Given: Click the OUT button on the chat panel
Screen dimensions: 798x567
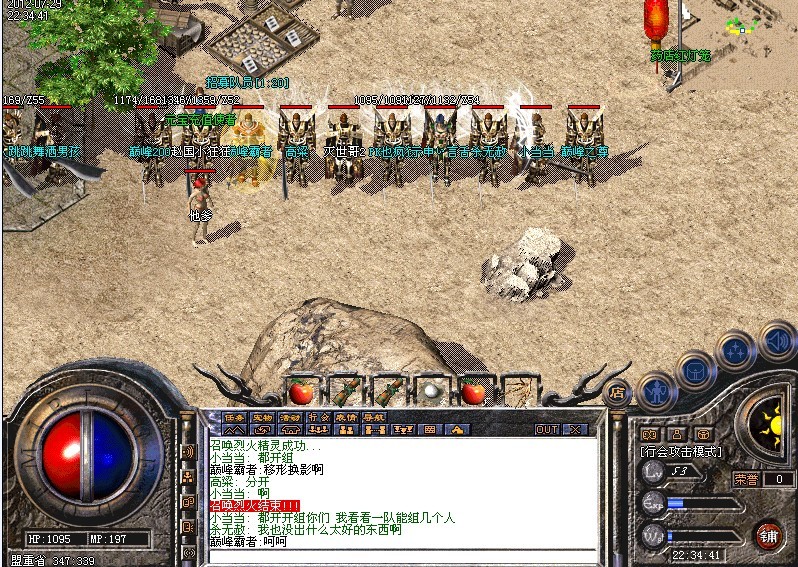Looking at the screenshot, I should coord(547,429).
